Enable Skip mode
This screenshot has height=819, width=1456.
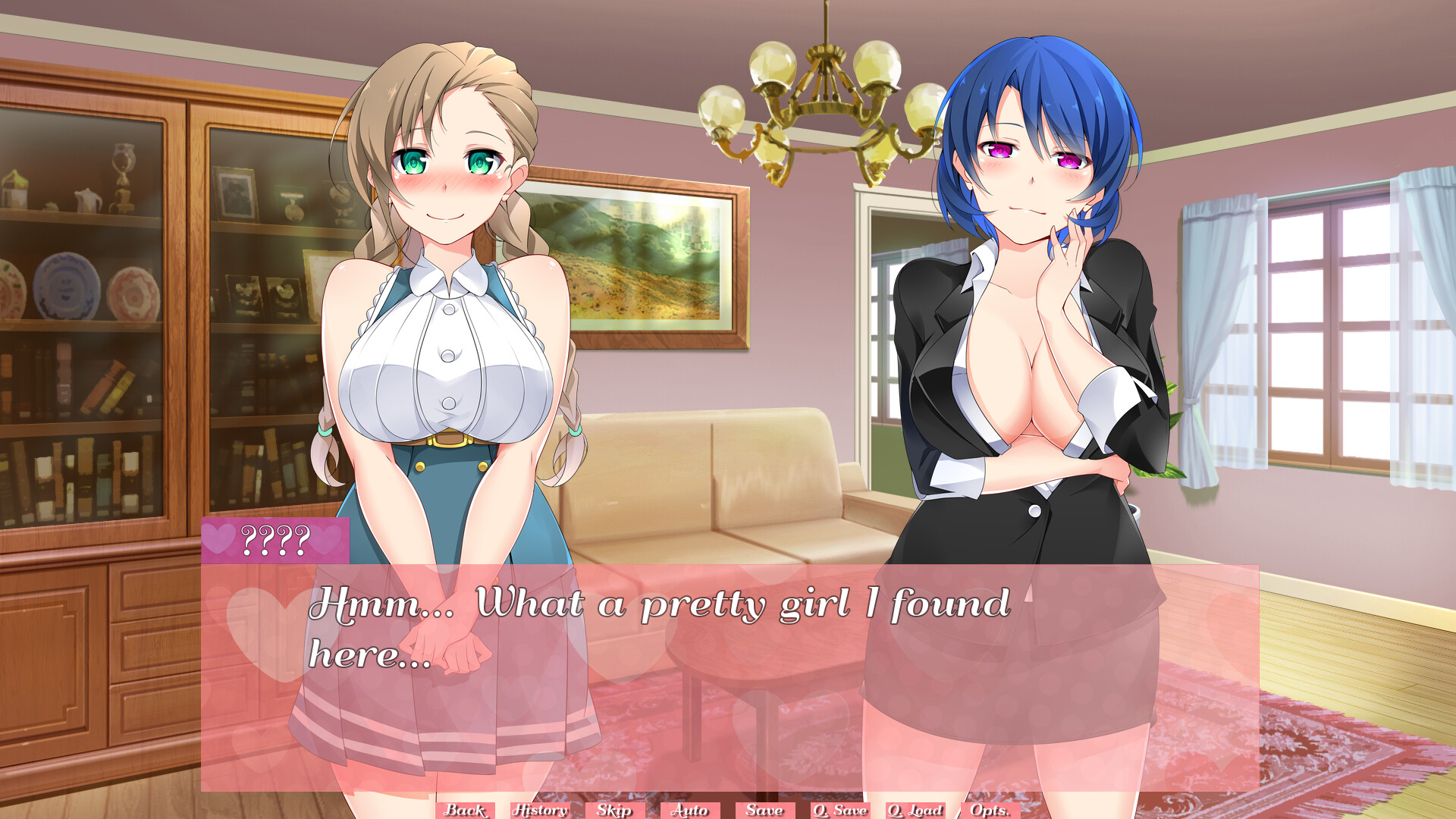pos(615,810)
